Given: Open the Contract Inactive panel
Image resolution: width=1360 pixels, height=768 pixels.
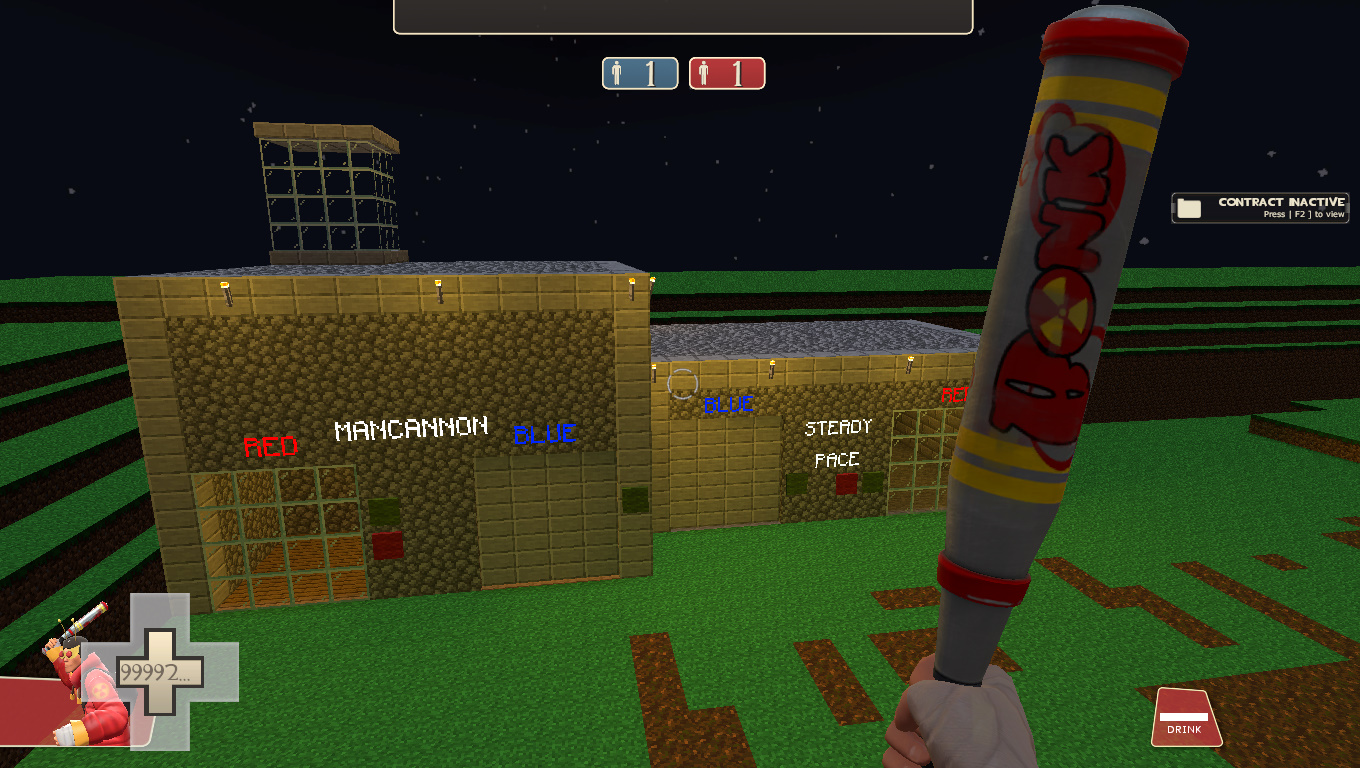Looking at the screenshot, I should pos(1260,207).
